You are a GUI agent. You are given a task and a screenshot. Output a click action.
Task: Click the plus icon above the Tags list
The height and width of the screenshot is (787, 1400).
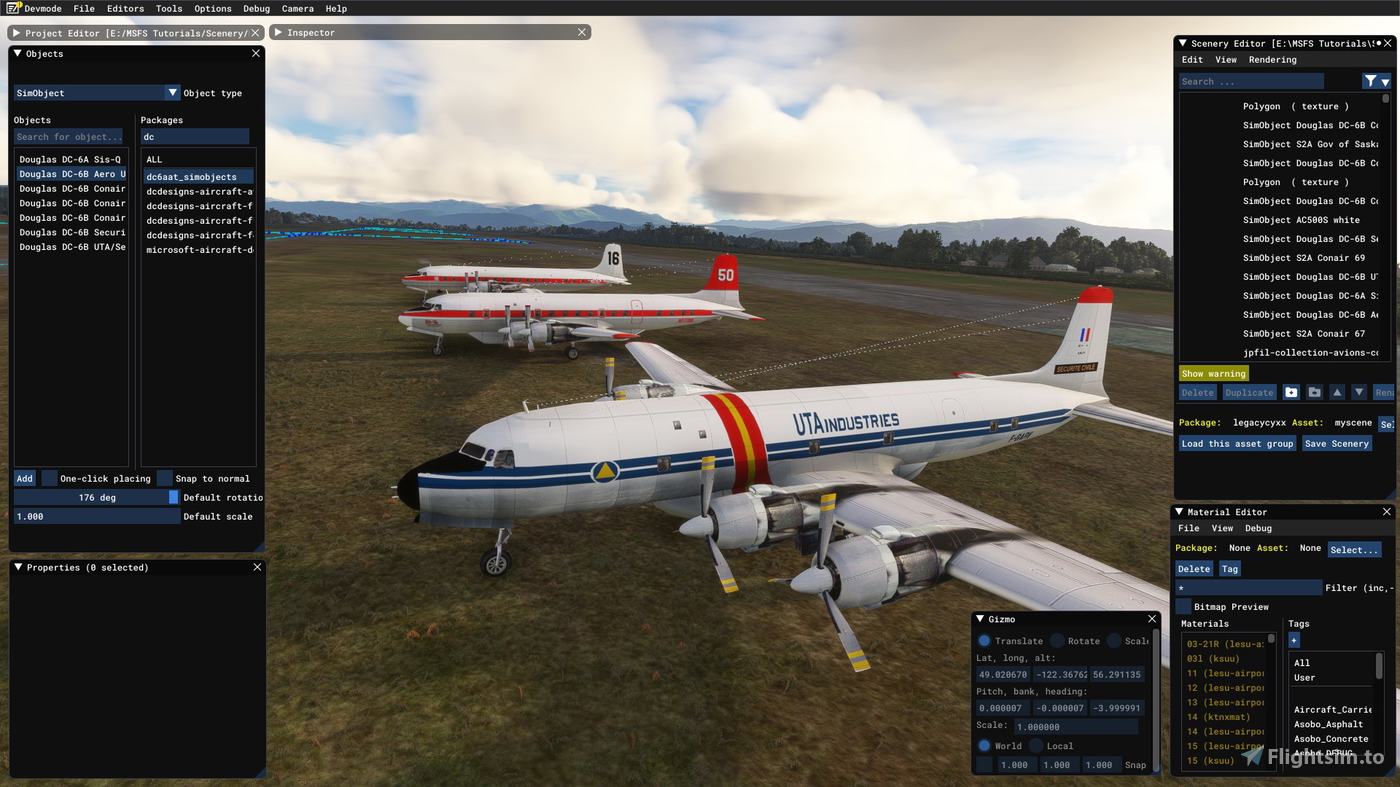coord(1293,639)
